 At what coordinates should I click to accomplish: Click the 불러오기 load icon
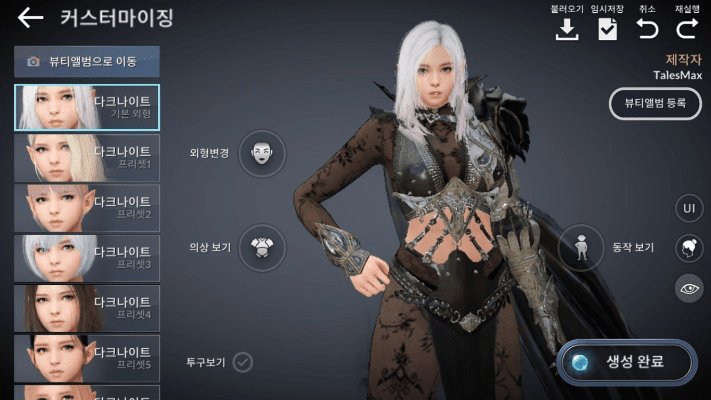click(x=567, y=29)
